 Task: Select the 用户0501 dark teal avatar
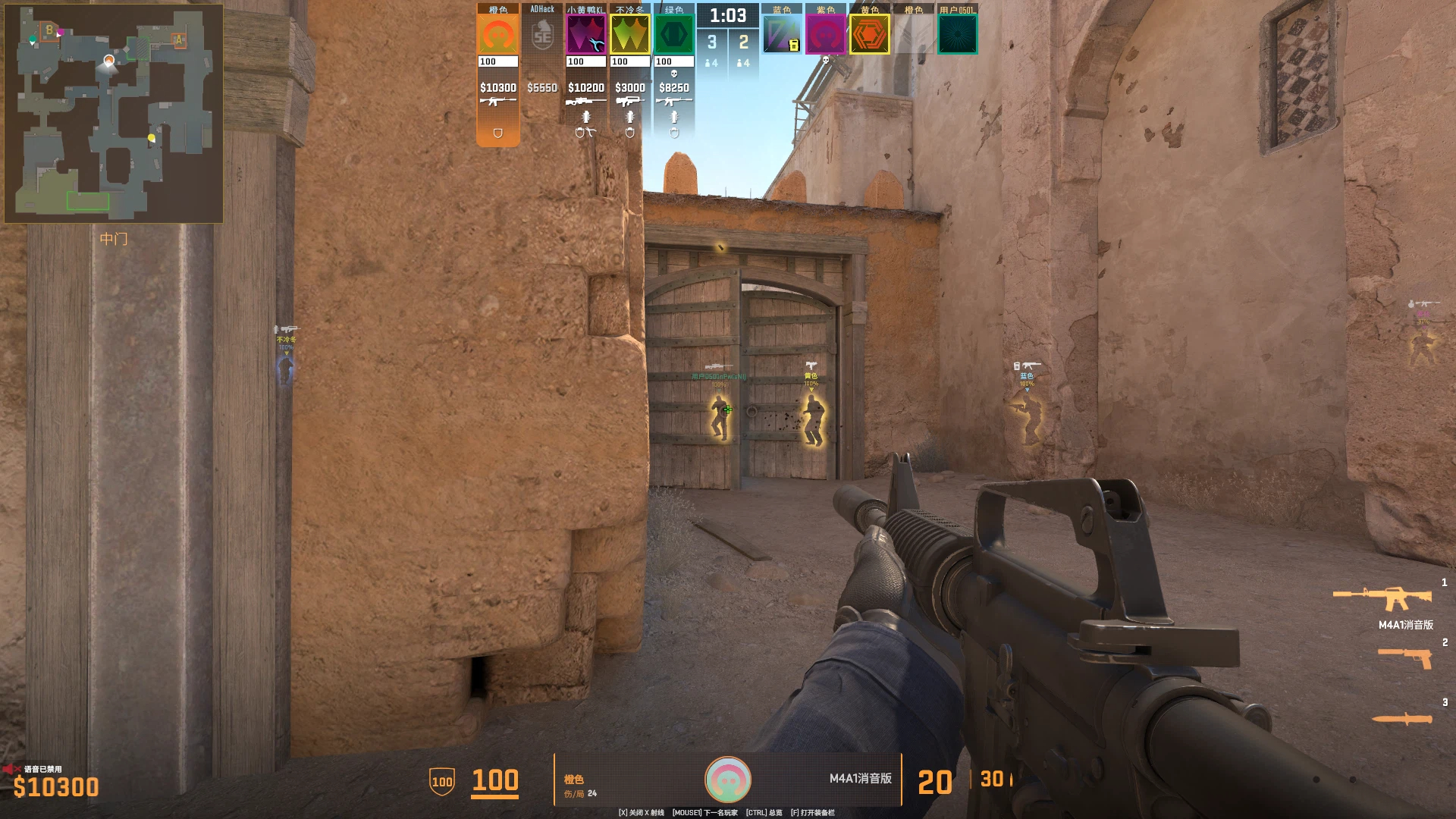(x=957, y=35)
